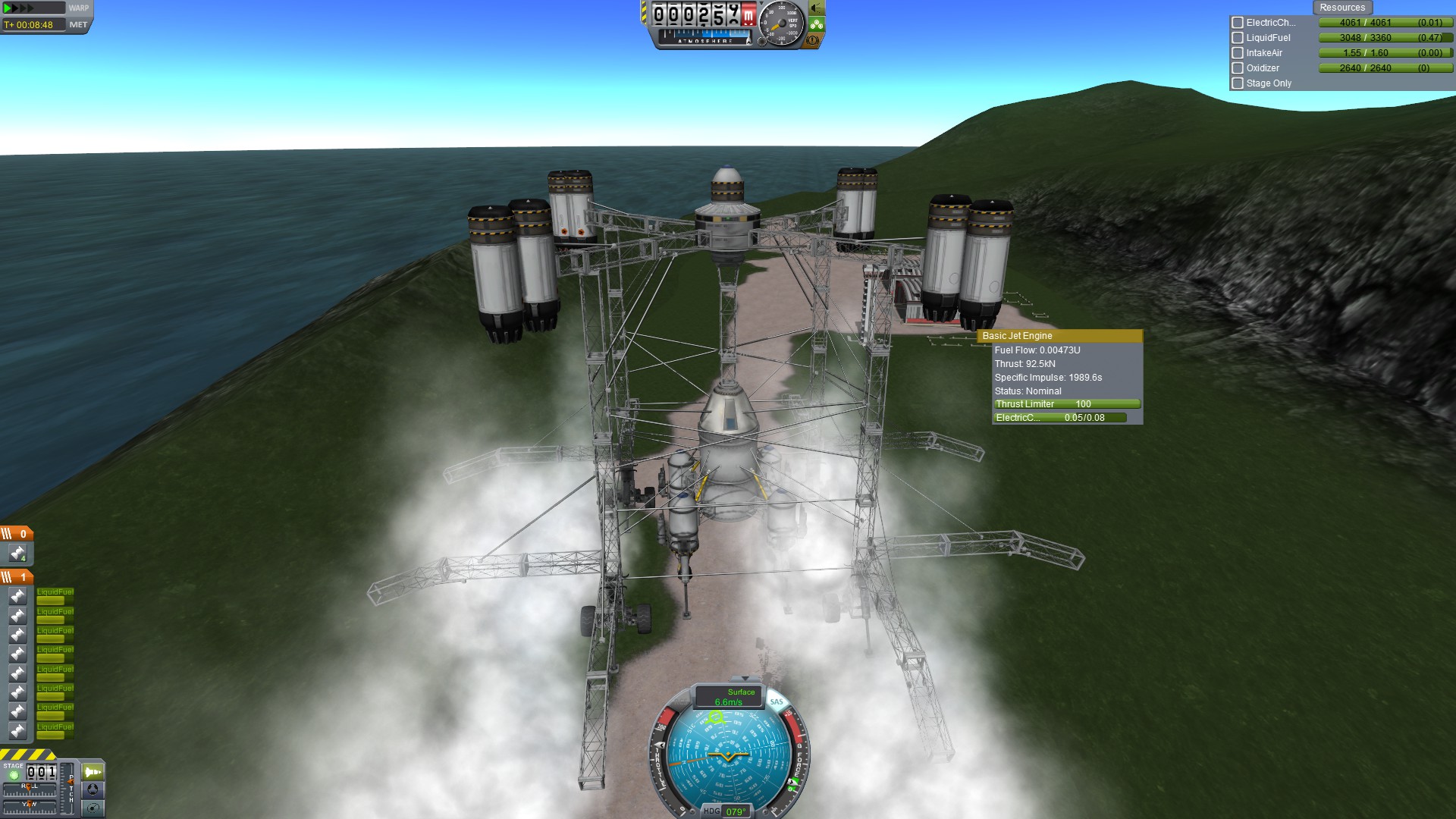Image resolution: width=1456 pixels, height=819 pixels.
Task: Open the map view icon
Action: coord(93,808)
